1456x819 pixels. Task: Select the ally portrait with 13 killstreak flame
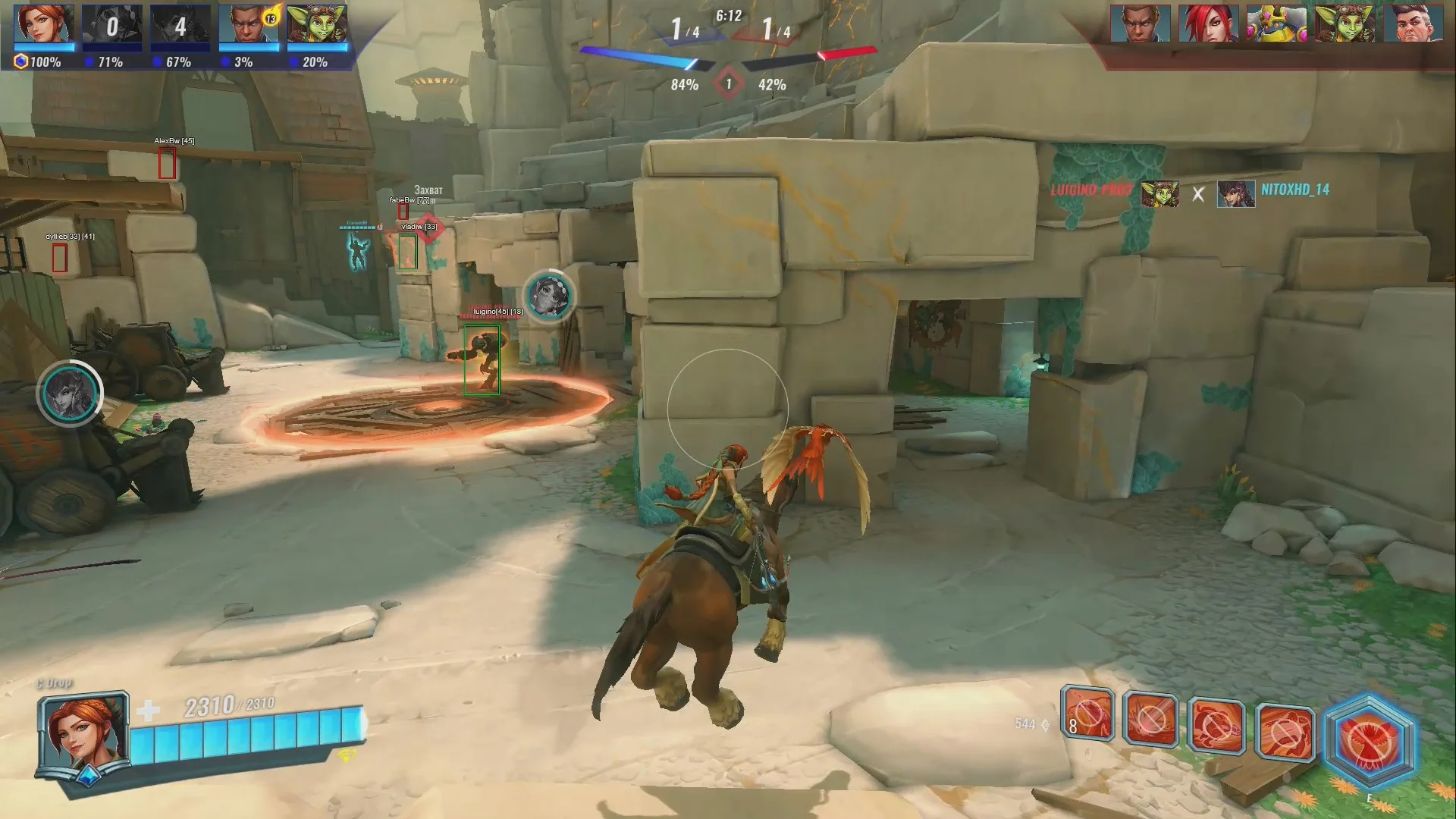(249, 24)
